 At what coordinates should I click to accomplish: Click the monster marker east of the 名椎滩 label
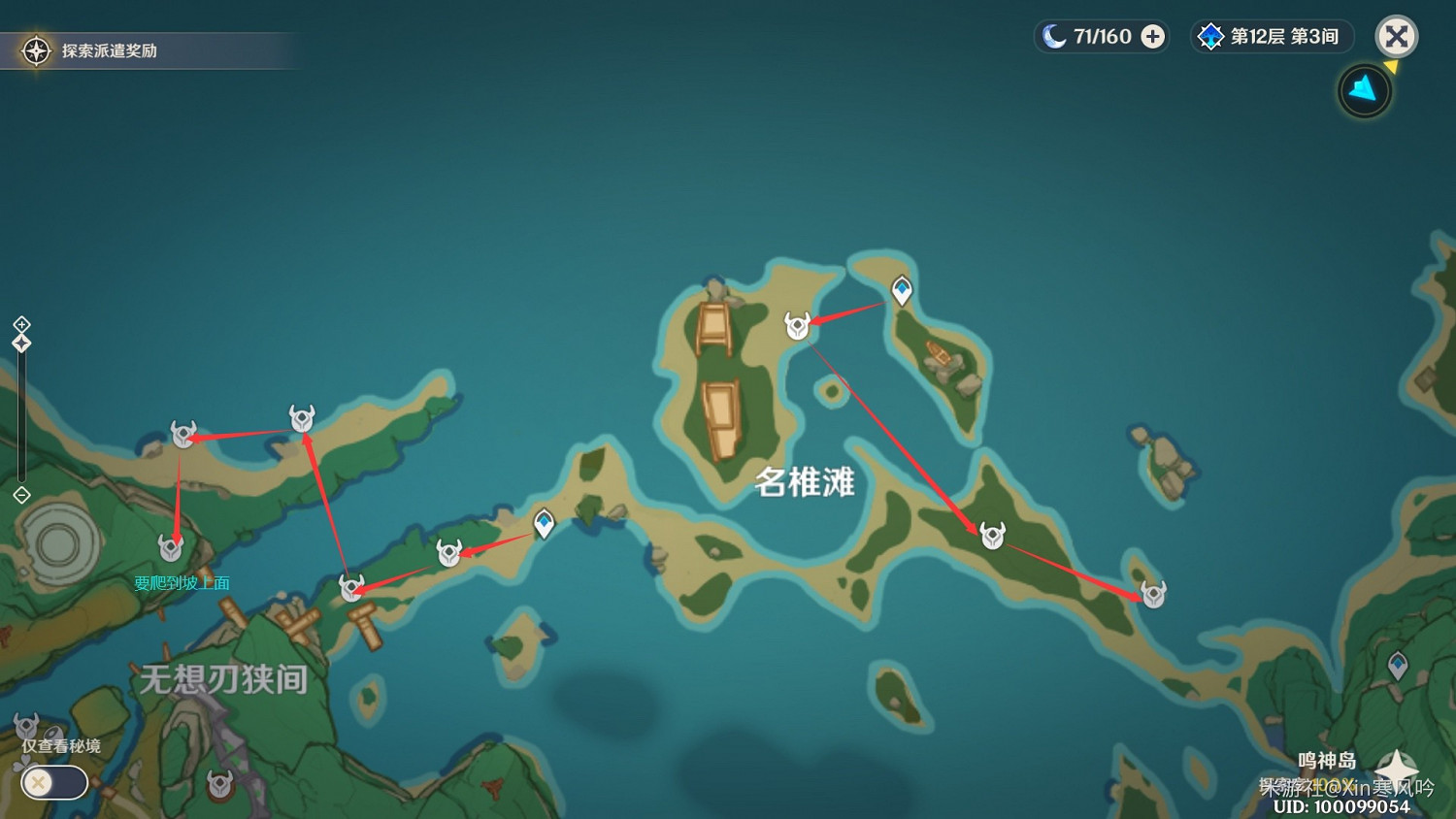(991, 535)
